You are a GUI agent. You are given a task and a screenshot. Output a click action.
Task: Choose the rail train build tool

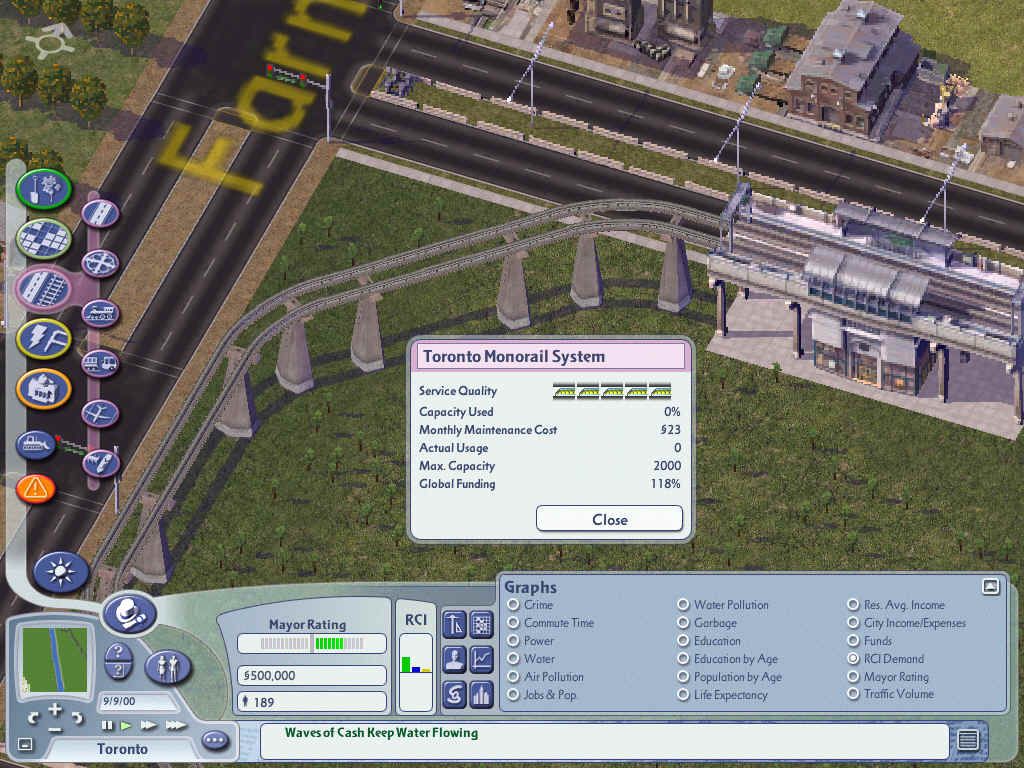click(100, 314)
